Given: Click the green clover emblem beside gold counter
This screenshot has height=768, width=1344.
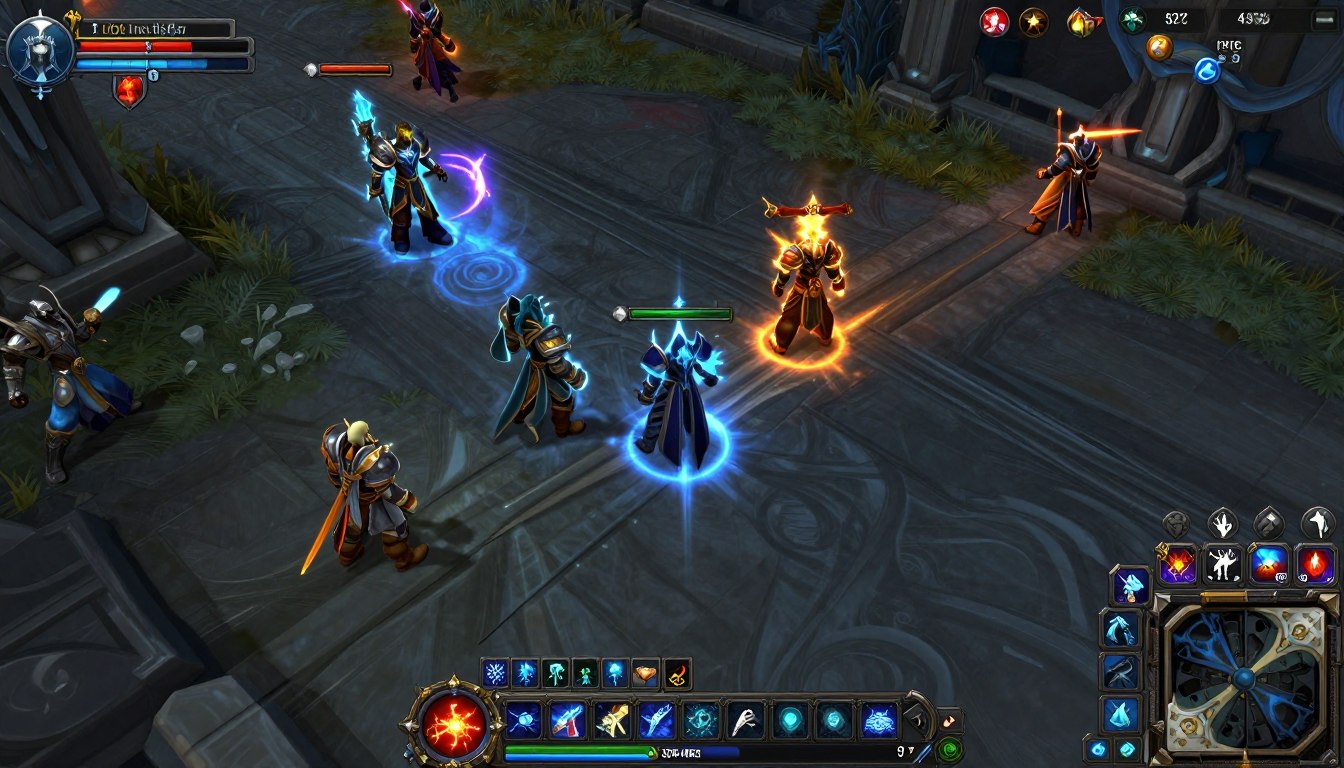Looking at the screenshot, I should click(x=1133, y=21).
